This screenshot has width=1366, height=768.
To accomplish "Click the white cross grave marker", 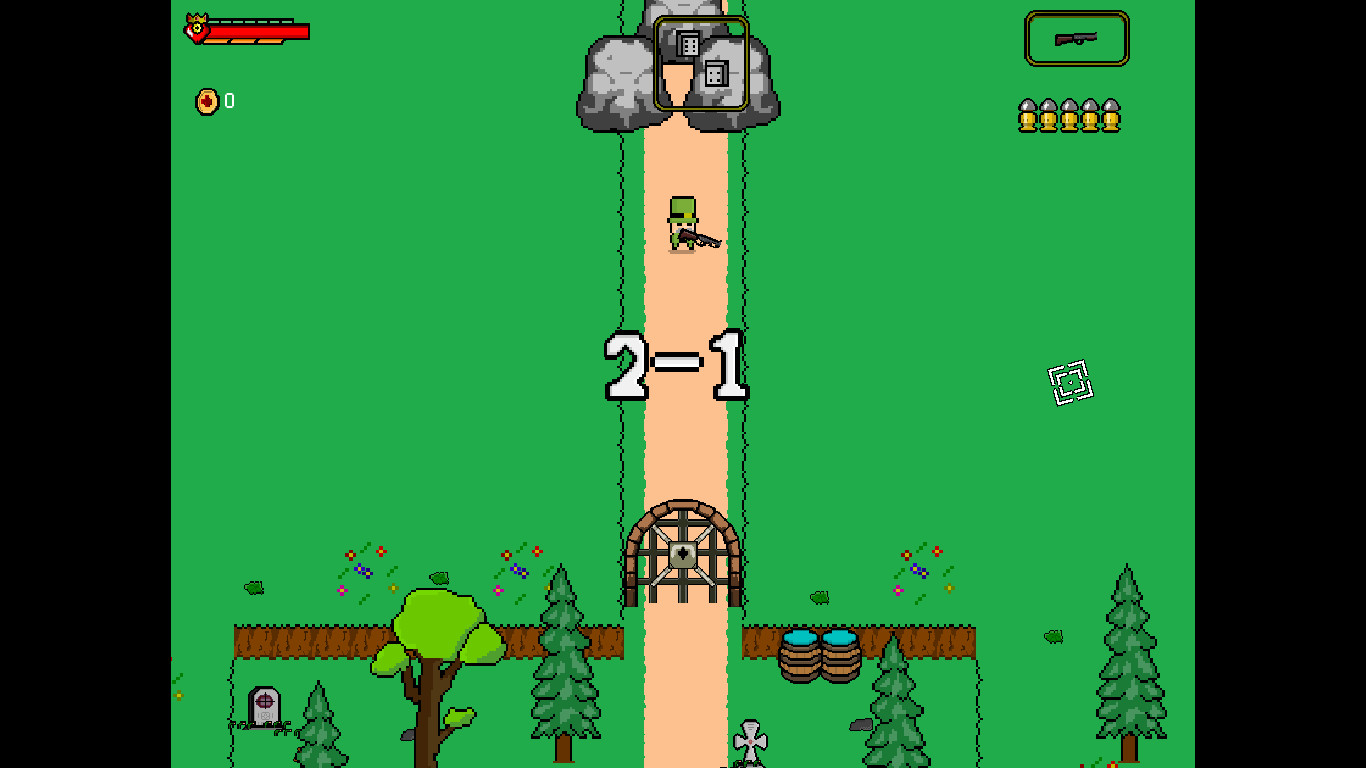I will click(748, 742).
